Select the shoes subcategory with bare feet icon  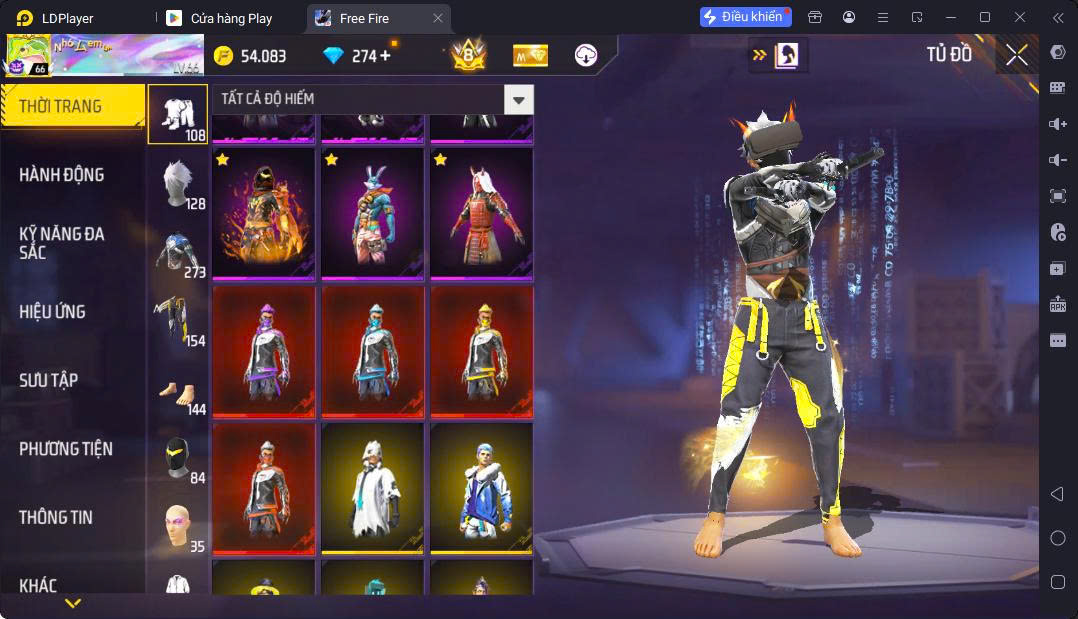[178, 391]
